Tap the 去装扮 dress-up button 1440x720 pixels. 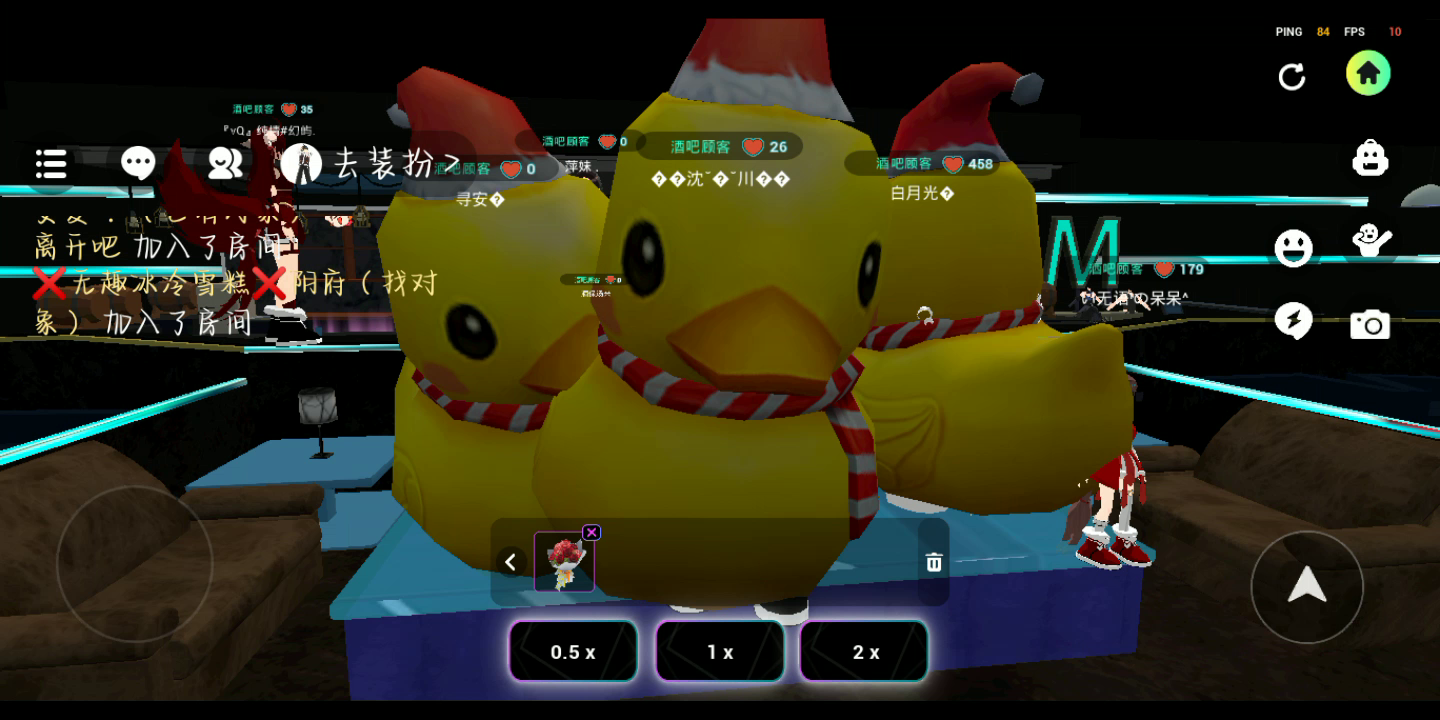372,163
